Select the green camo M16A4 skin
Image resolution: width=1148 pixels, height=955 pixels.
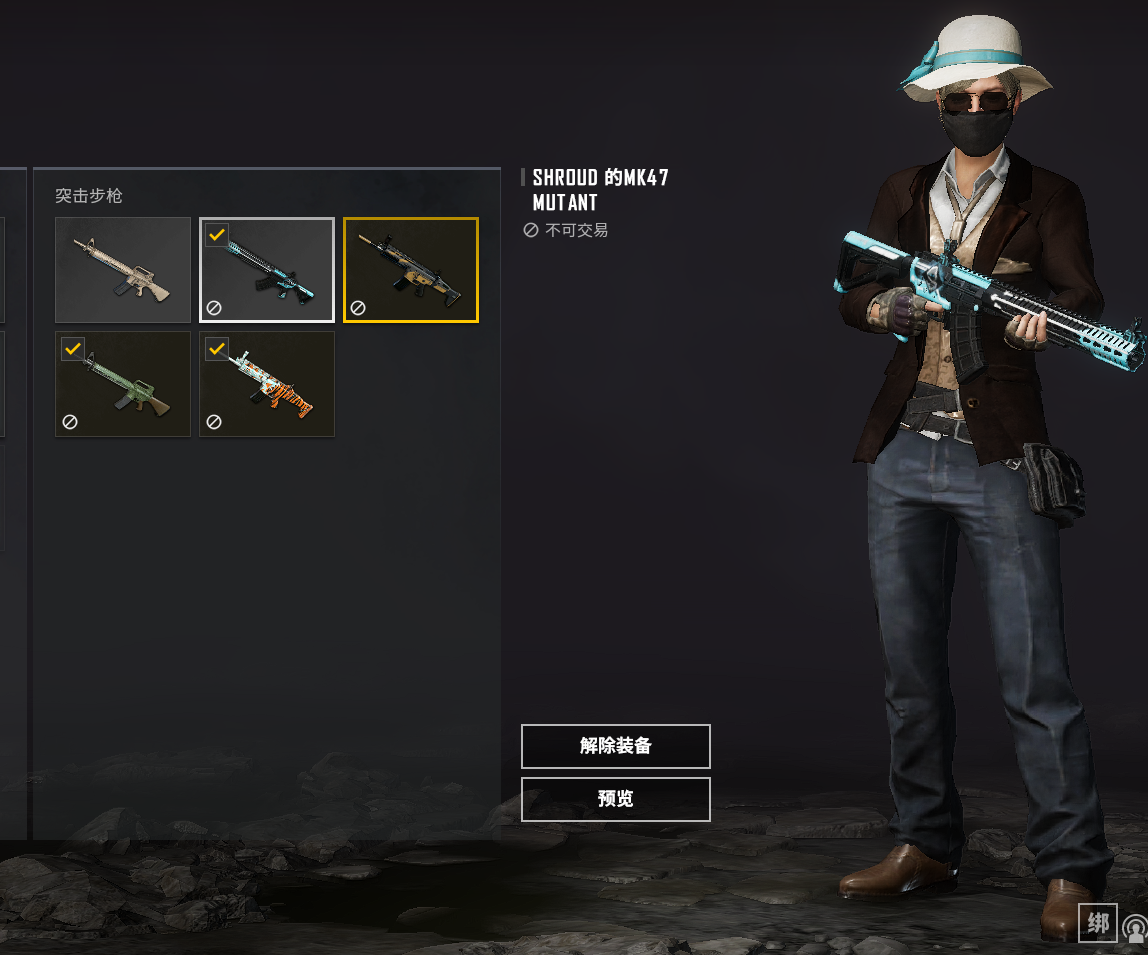pos(123,385)
